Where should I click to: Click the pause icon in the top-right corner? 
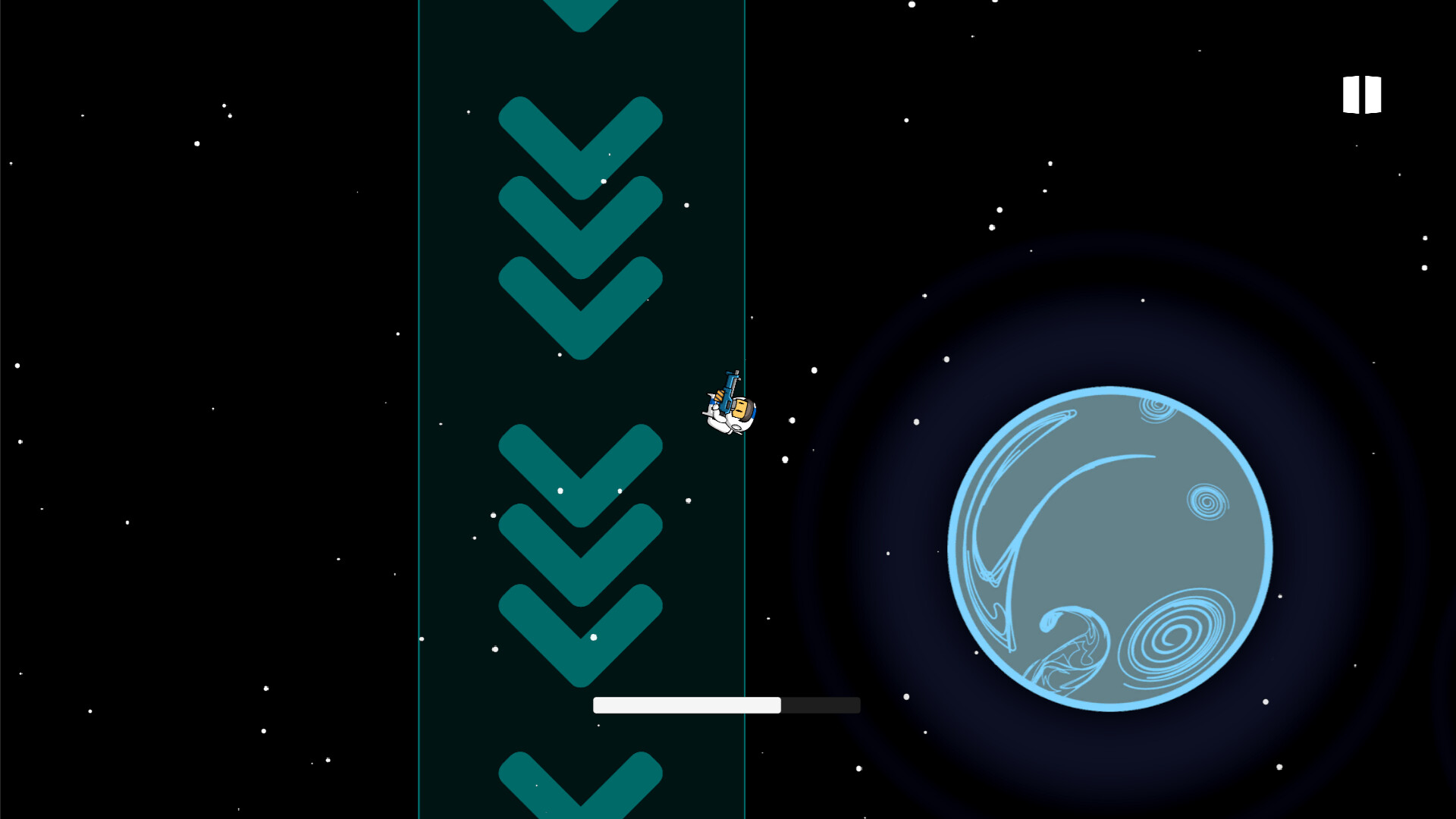1361,94
